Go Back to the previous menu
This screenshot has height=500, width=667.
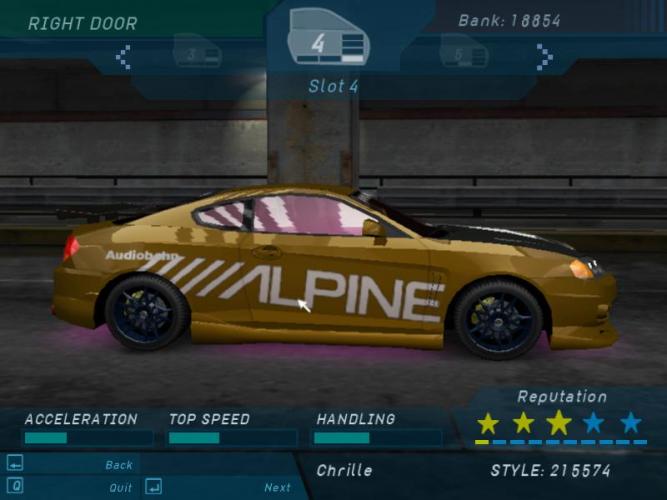click(x=118, y=465)
